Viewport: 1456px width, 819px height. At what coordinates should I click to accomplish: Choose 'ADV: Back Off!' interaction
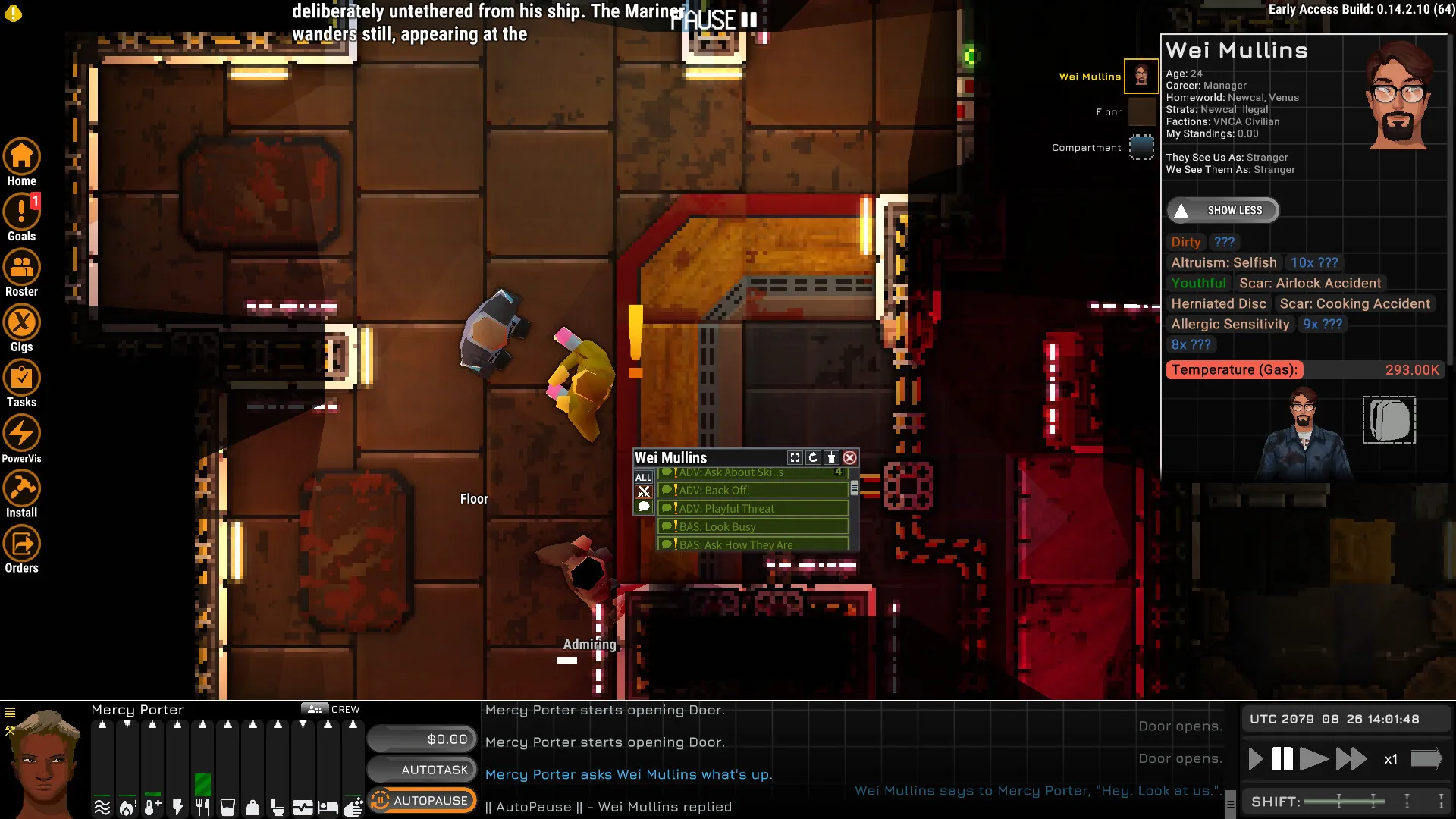click(x=752, y=491)
